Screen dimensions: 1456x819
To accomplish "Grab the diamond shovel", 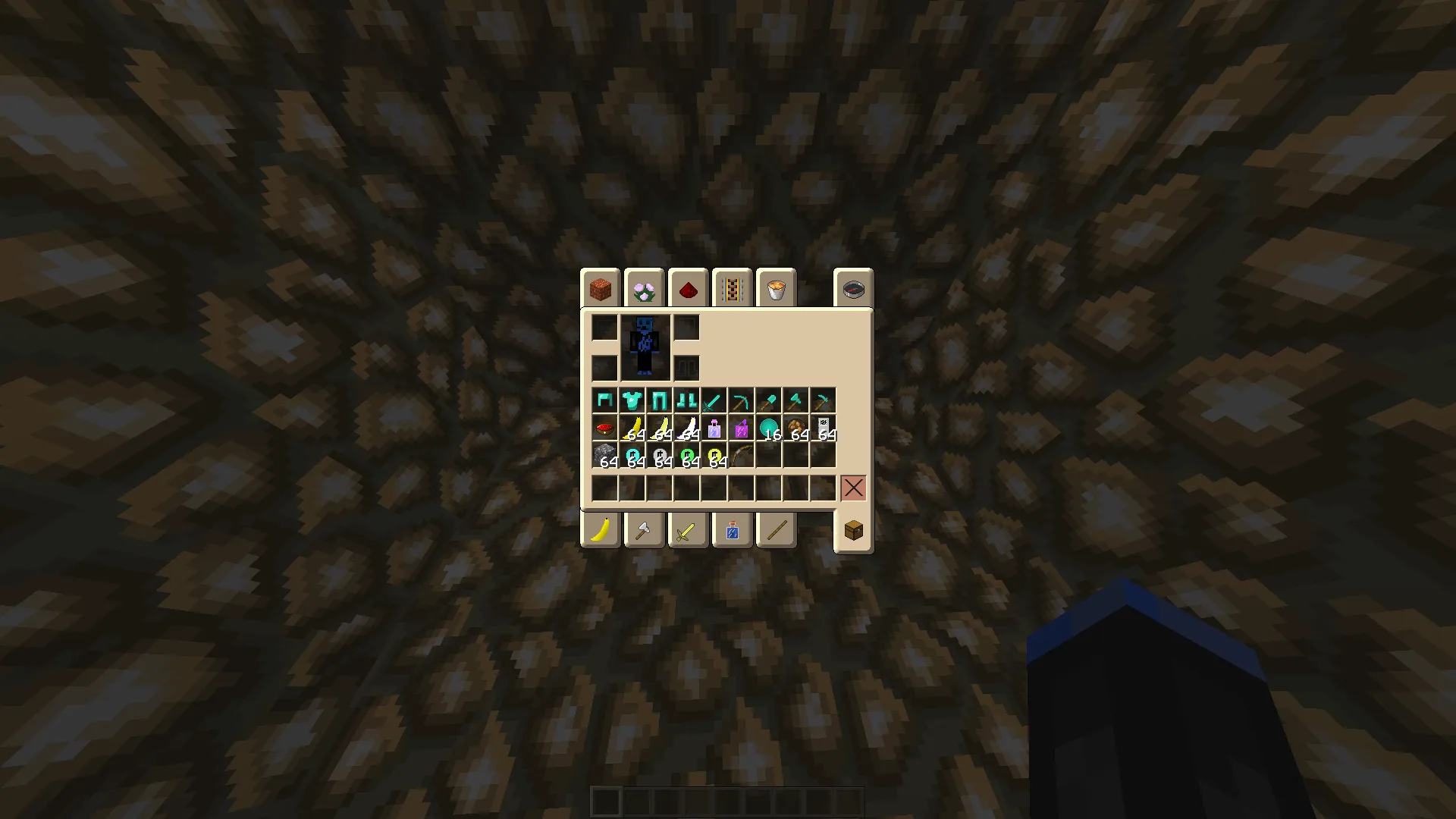I will [x=767, y=400].
